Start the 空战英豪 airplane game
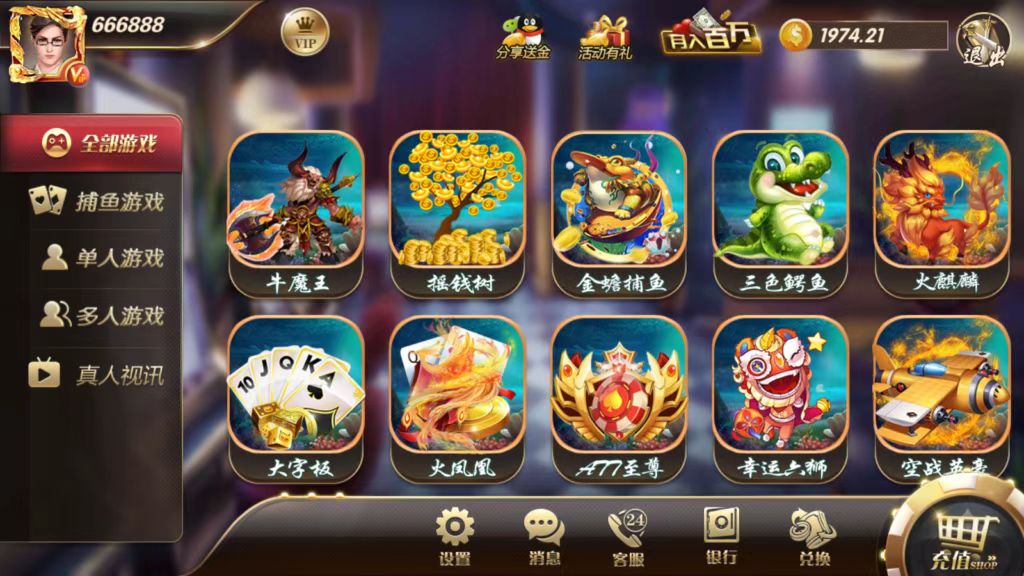The width and height of the screenshot is (1024, 576). click(x=941, y=398)
